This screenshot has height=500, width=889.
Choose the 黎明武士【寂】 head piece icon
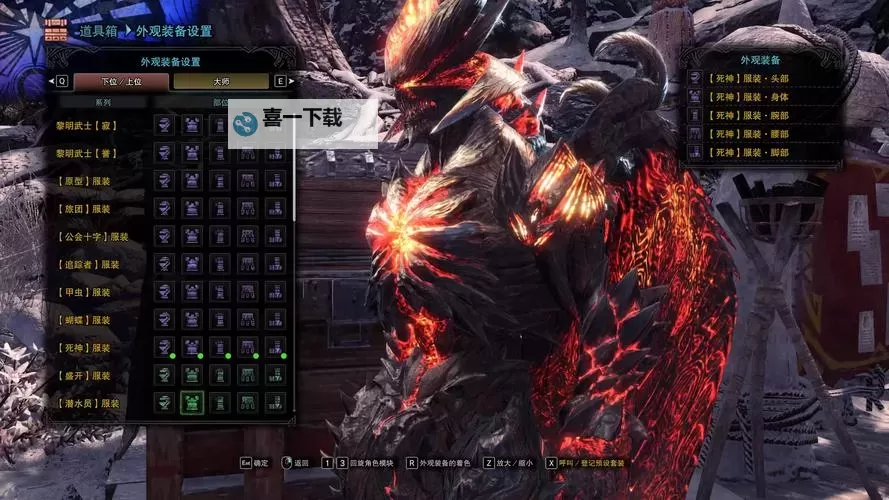tap(164, 124)
